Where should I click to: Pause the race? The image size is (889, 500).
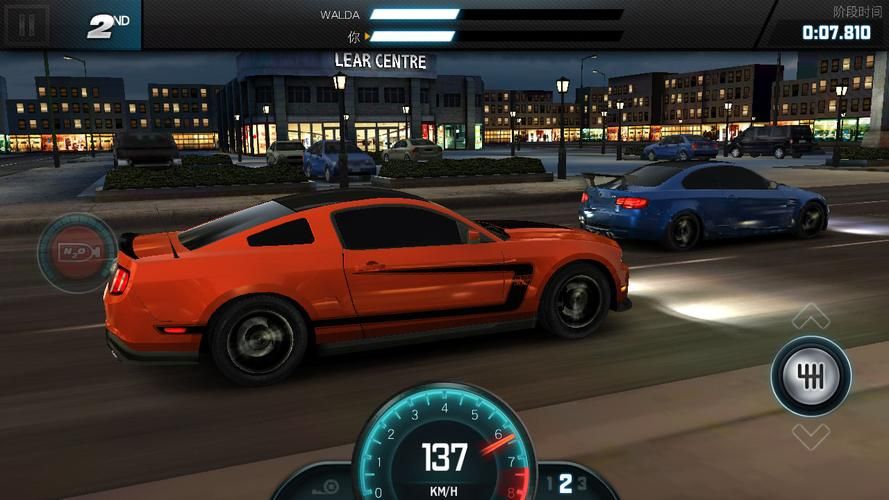click(27, 24)
